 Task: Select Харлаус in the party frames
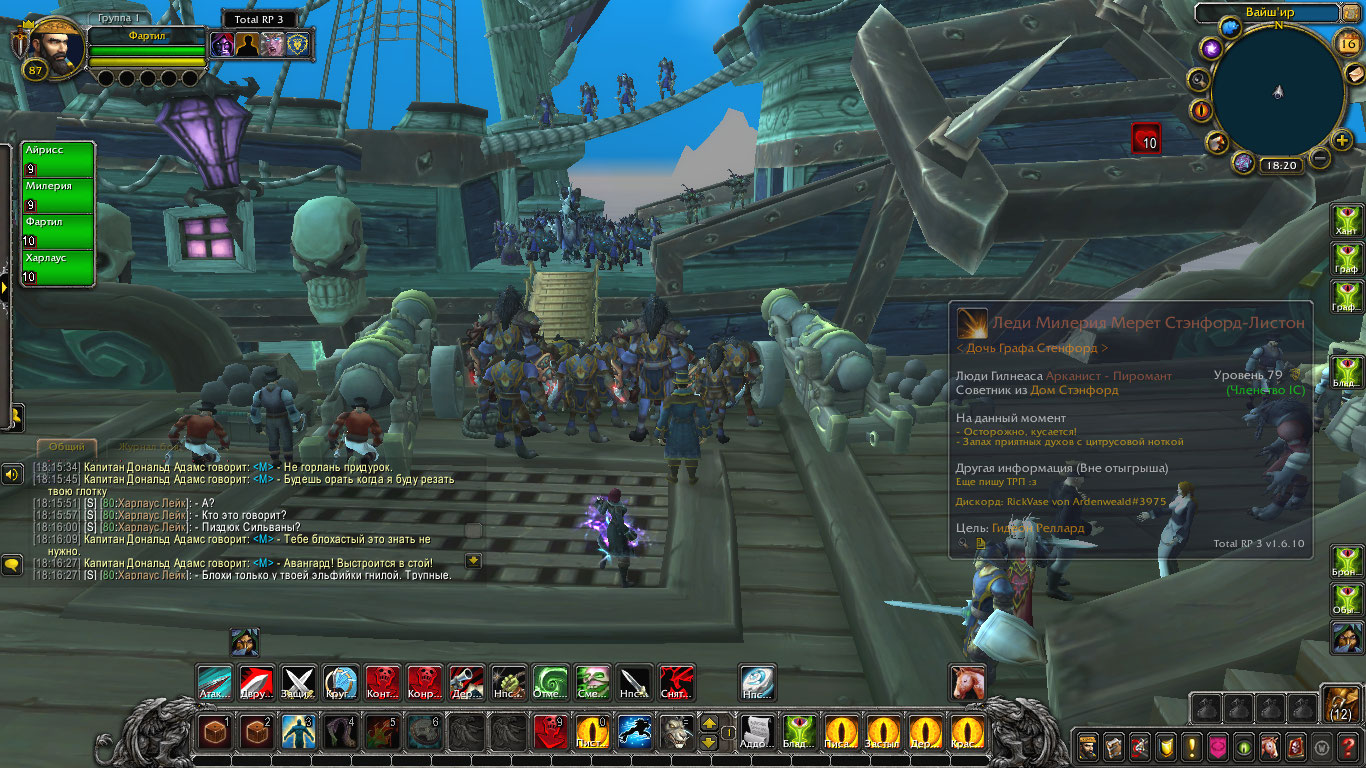pos(58,267)
